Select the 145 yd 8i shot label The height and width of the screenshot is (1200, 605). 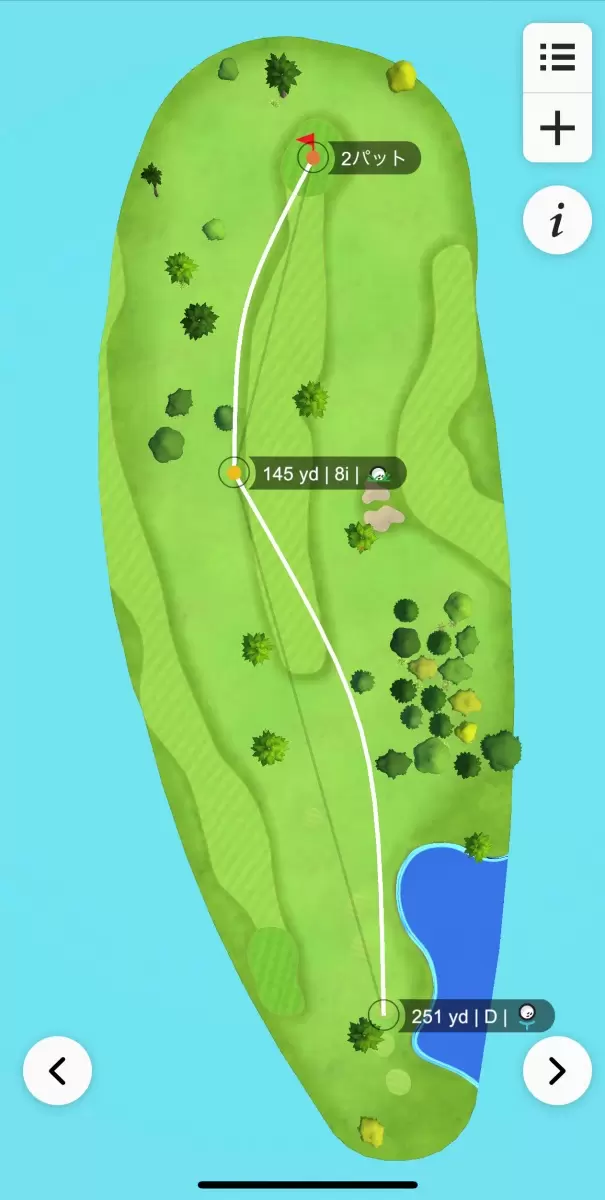click(322, 473)
